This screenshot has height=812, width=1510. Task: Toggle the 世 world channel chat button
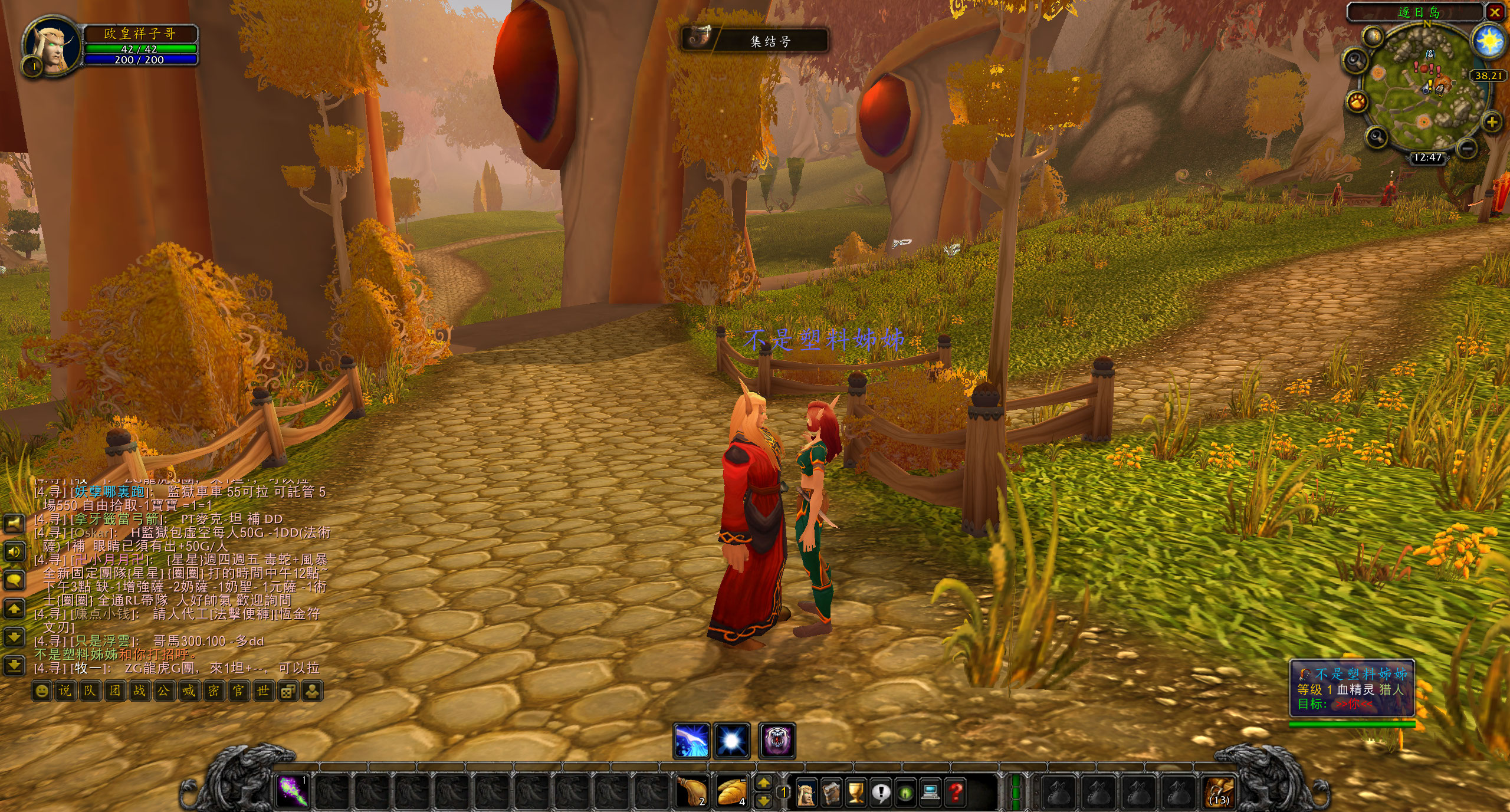pyautogui.click(x=264, y=690)
